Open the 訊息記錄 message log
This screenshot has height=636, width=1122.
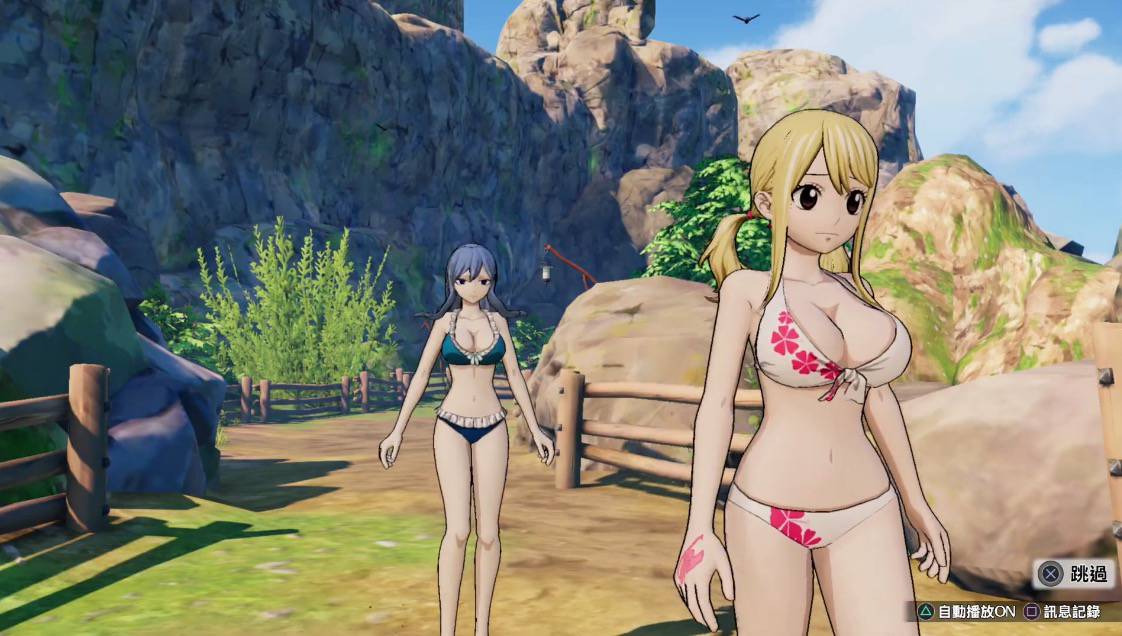1061,611
